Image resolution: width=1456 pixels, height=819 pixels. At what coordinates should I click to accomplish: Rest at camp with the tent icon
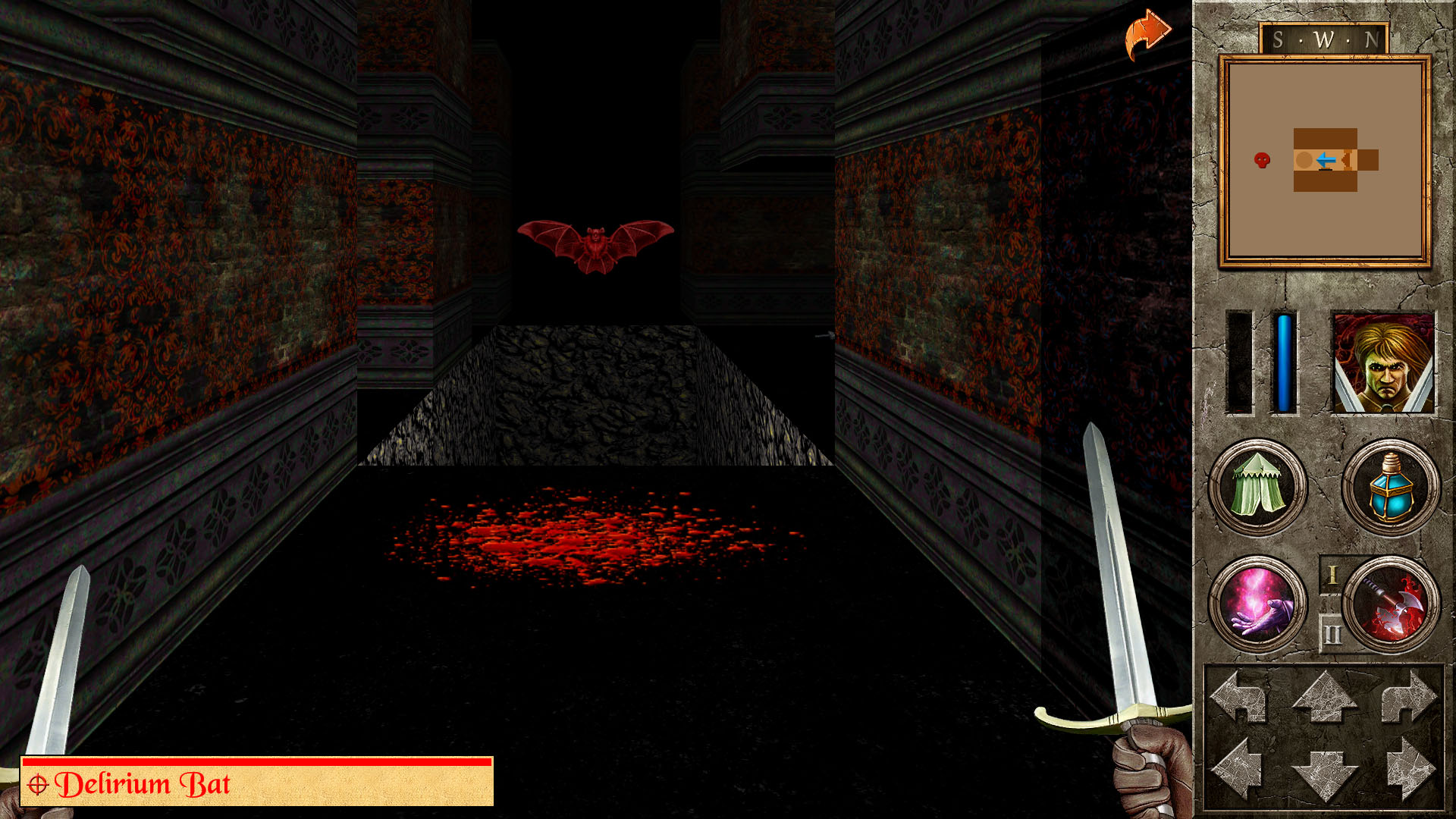[1257, 487]
